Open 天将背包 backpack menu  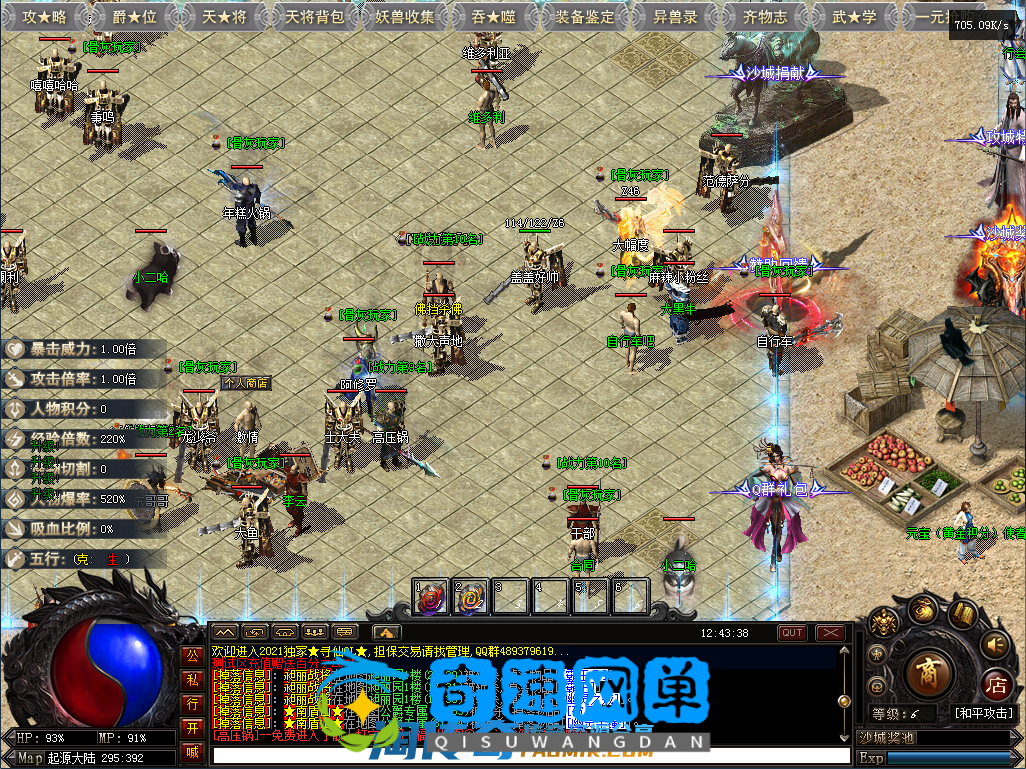click(x=314, y=16)
